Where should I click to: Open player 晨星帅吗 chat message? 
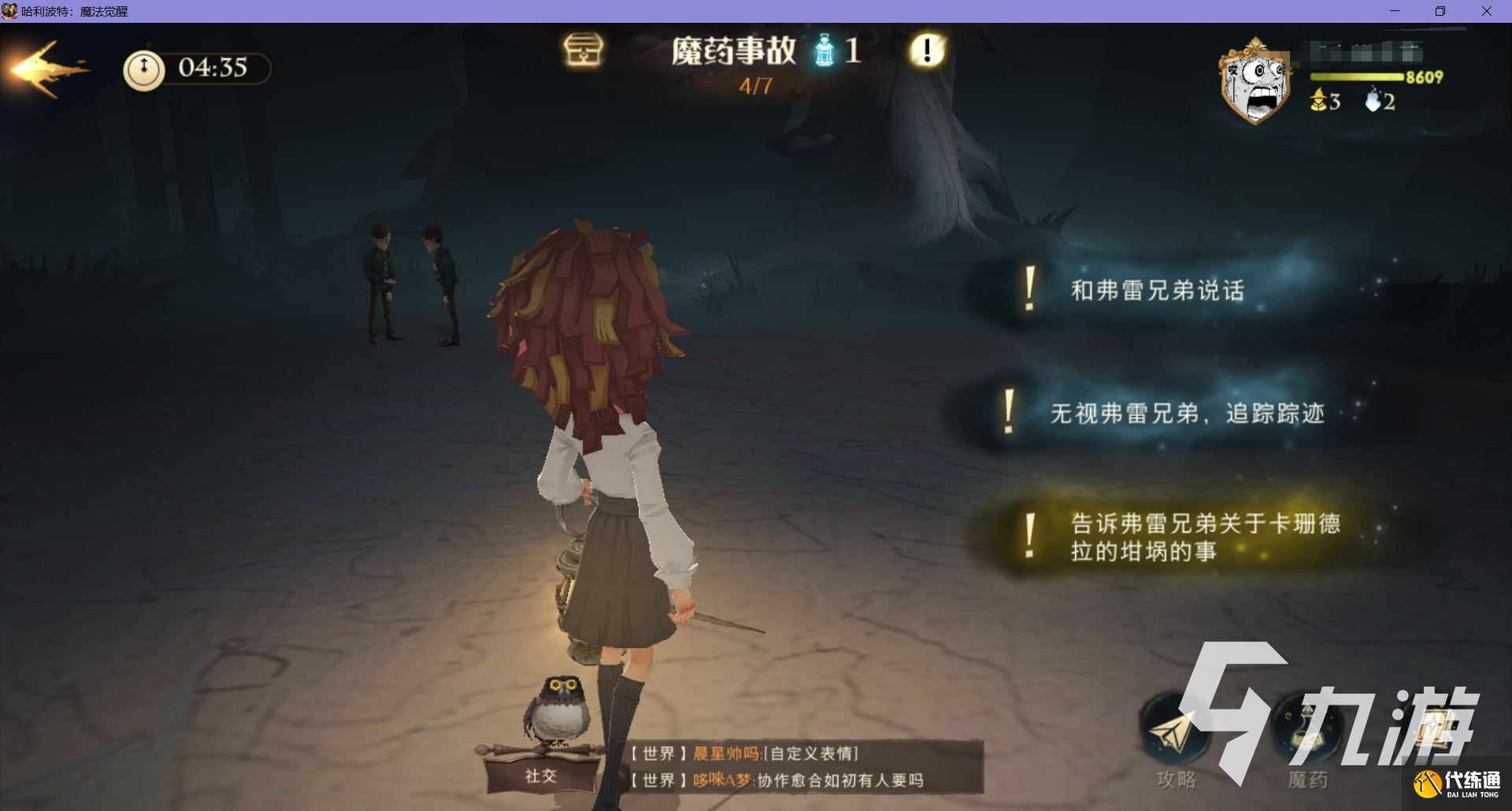724,754
